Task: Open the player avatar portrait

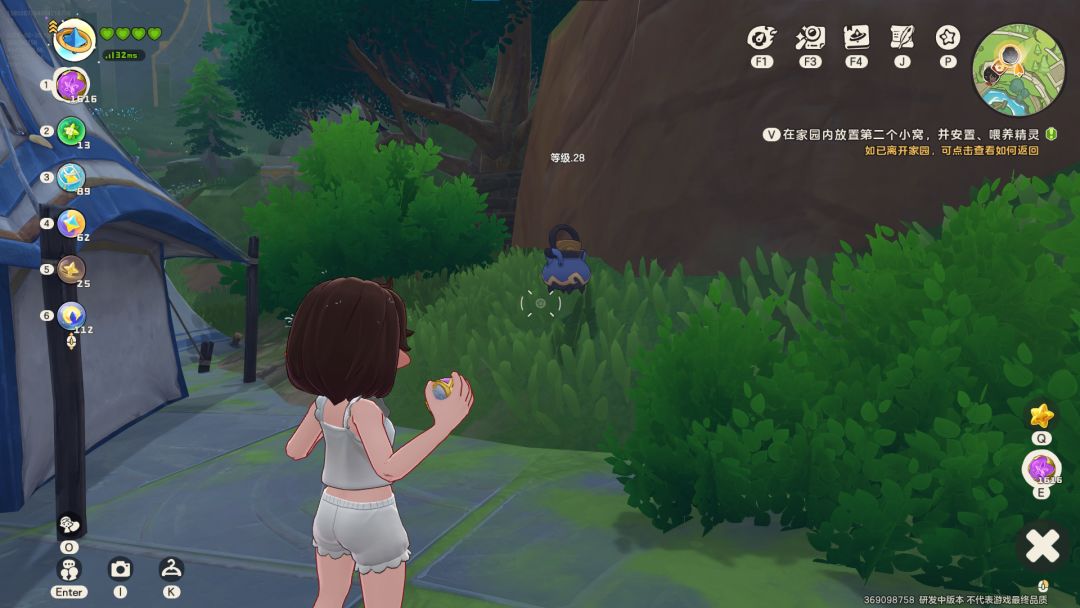Action: point(73,40)
